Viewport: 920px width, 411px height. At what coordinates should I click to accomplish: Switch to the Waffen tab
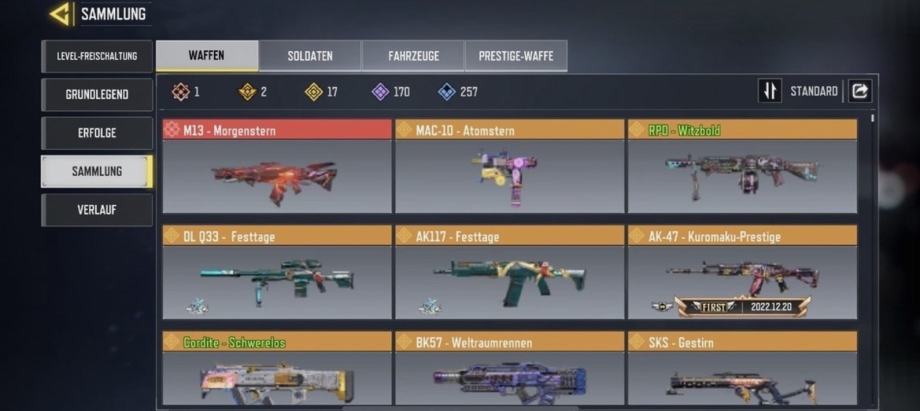point(206,56)
